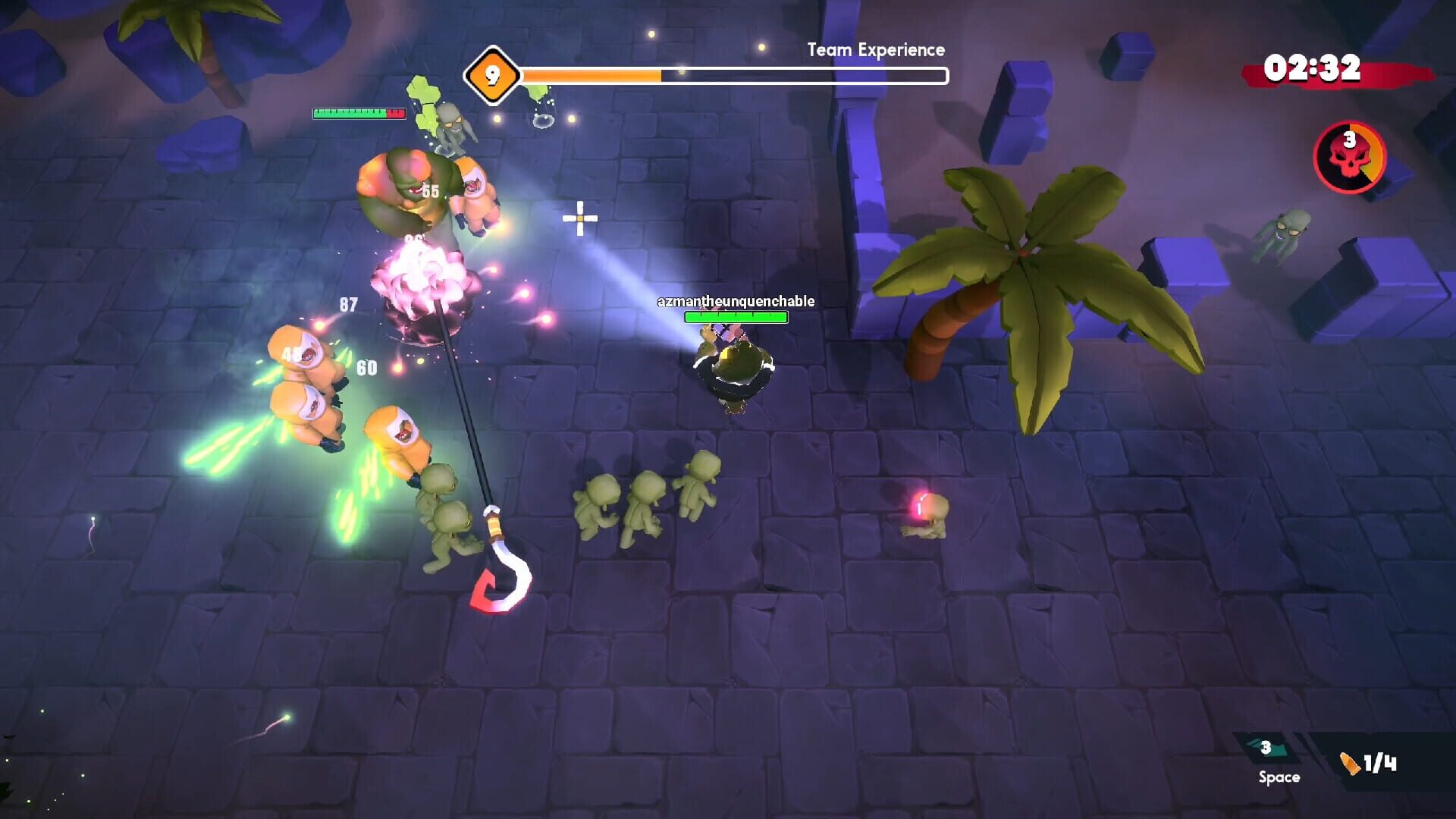
Task: Click the grenade ability icon labeled Space
Action: pyautogui.click(x=1265, y=748)
